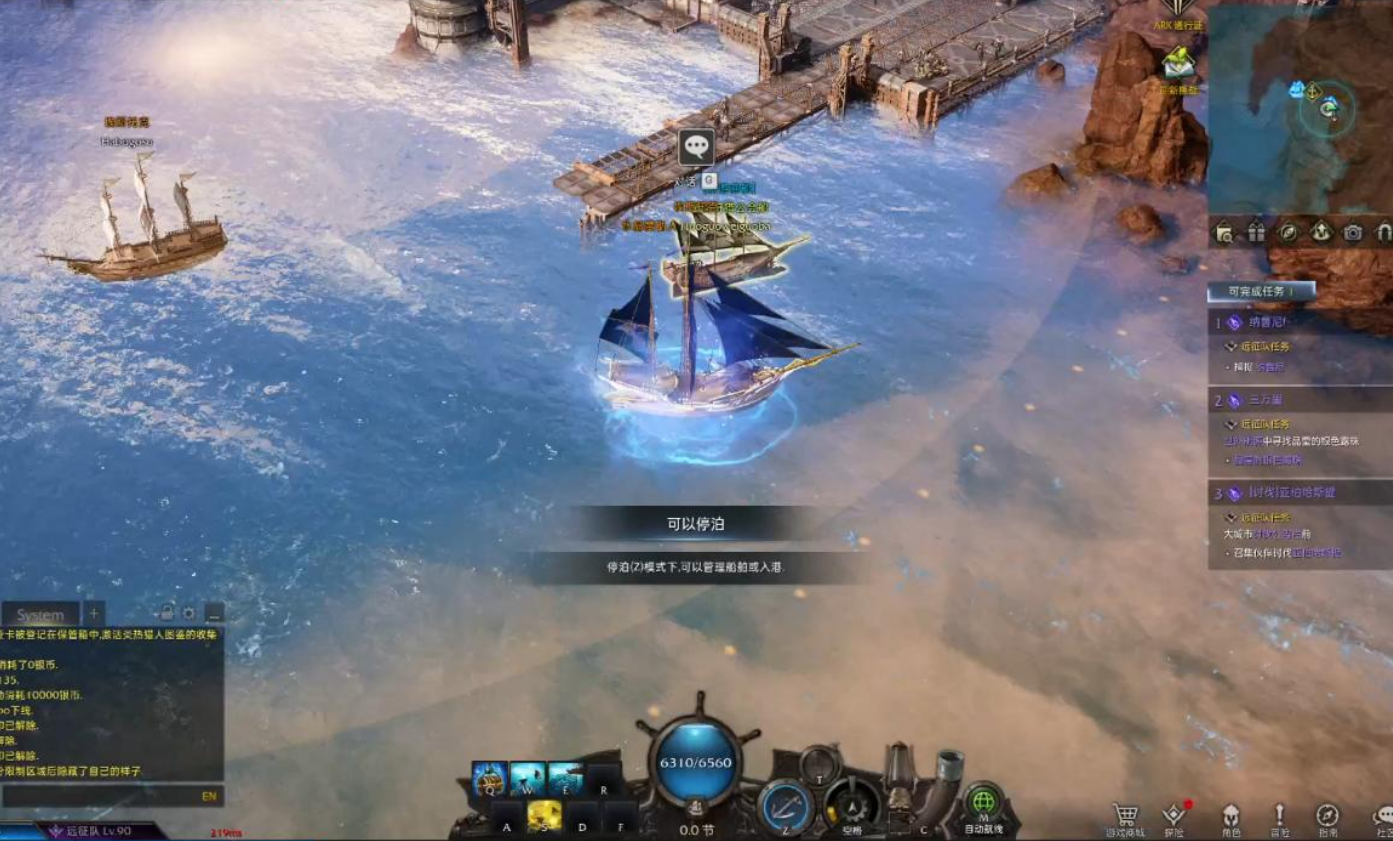Click the minimap
Viewport: 1393px width, 841px height.
(x=1300, y=110)
